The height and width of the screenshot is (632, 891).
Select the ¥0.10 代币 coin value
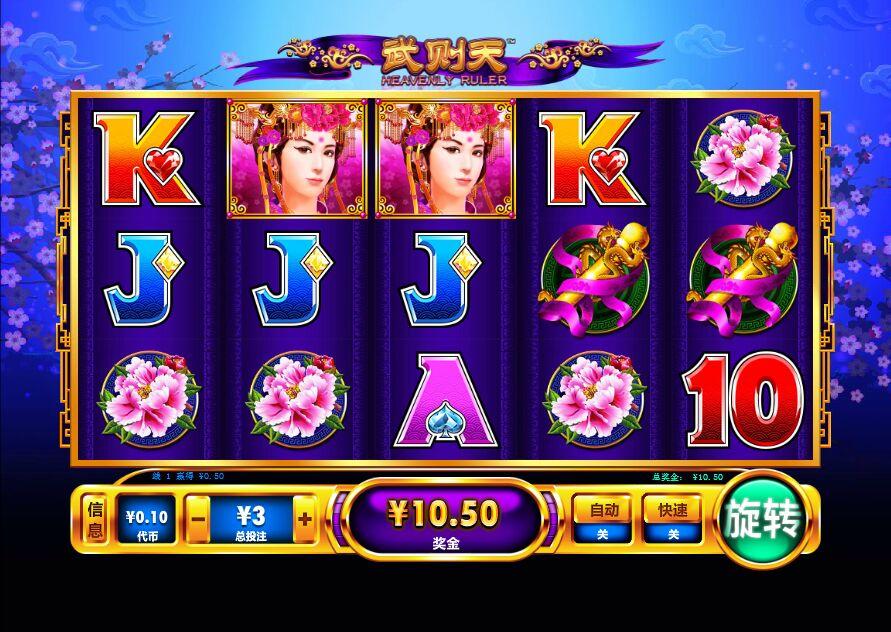(x=147, y=520)
